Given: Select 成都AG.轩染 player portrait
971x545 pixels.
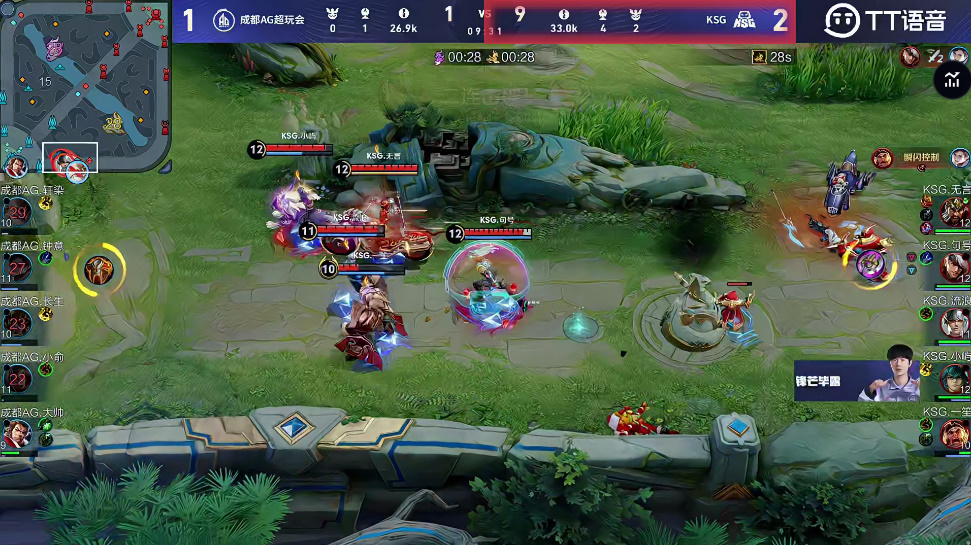Looking at the screenshot, I should pos(17,211).
